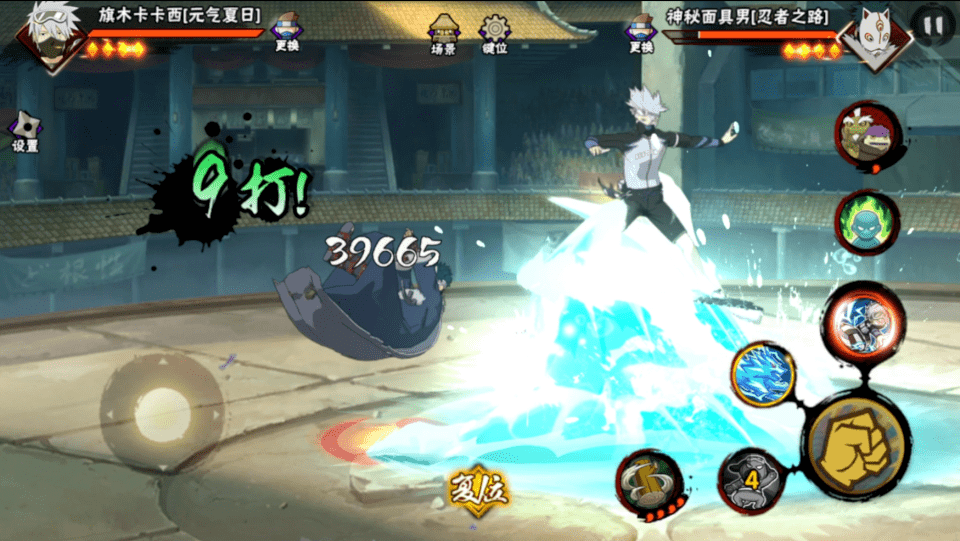960x541 pixels.
Task: Click 更换 beside the masked man's name
Action: pos(641,31)
